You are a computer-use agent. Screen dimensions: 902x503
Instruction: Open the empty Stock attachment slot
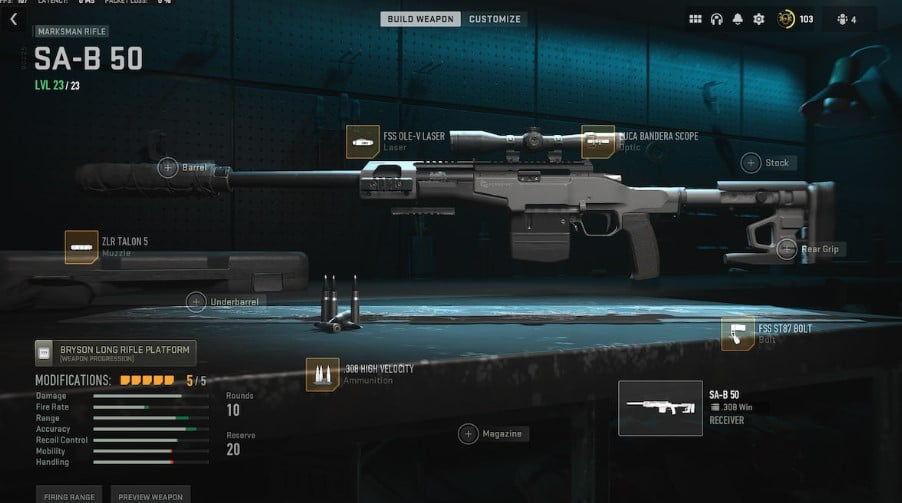tap(751, 162)
